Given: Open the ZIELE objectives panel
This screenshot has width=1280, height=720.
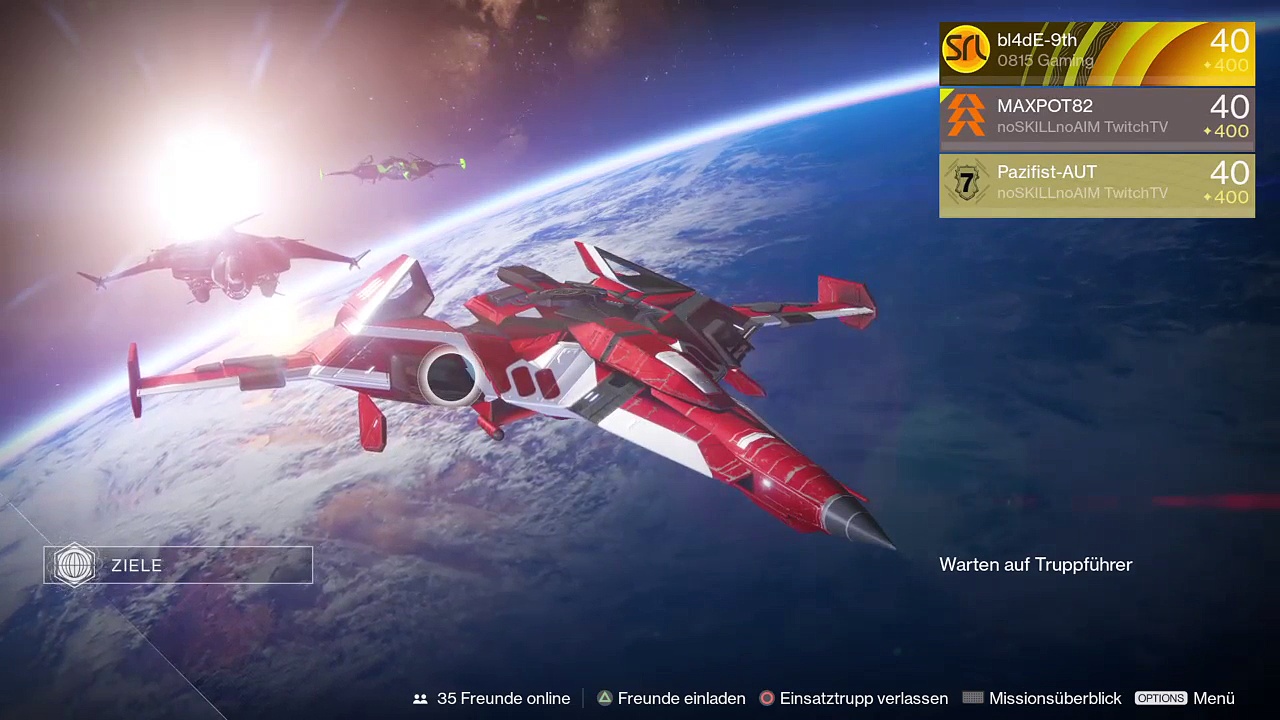Looking at the screenshot, I should pyautogui.click(x=178, y=565).
